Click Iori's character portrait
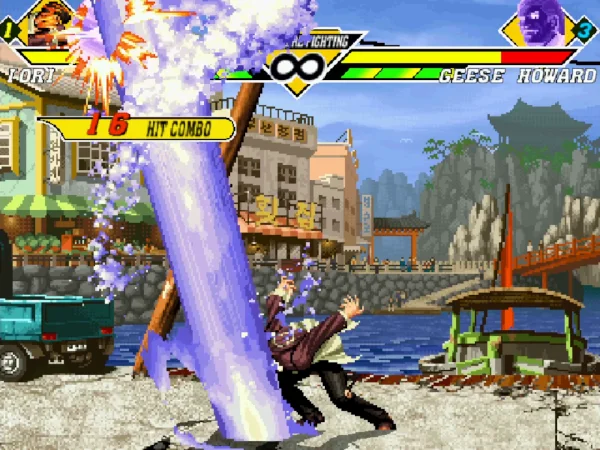The width and height of the screenshot is (600, 450). [49, 23]
